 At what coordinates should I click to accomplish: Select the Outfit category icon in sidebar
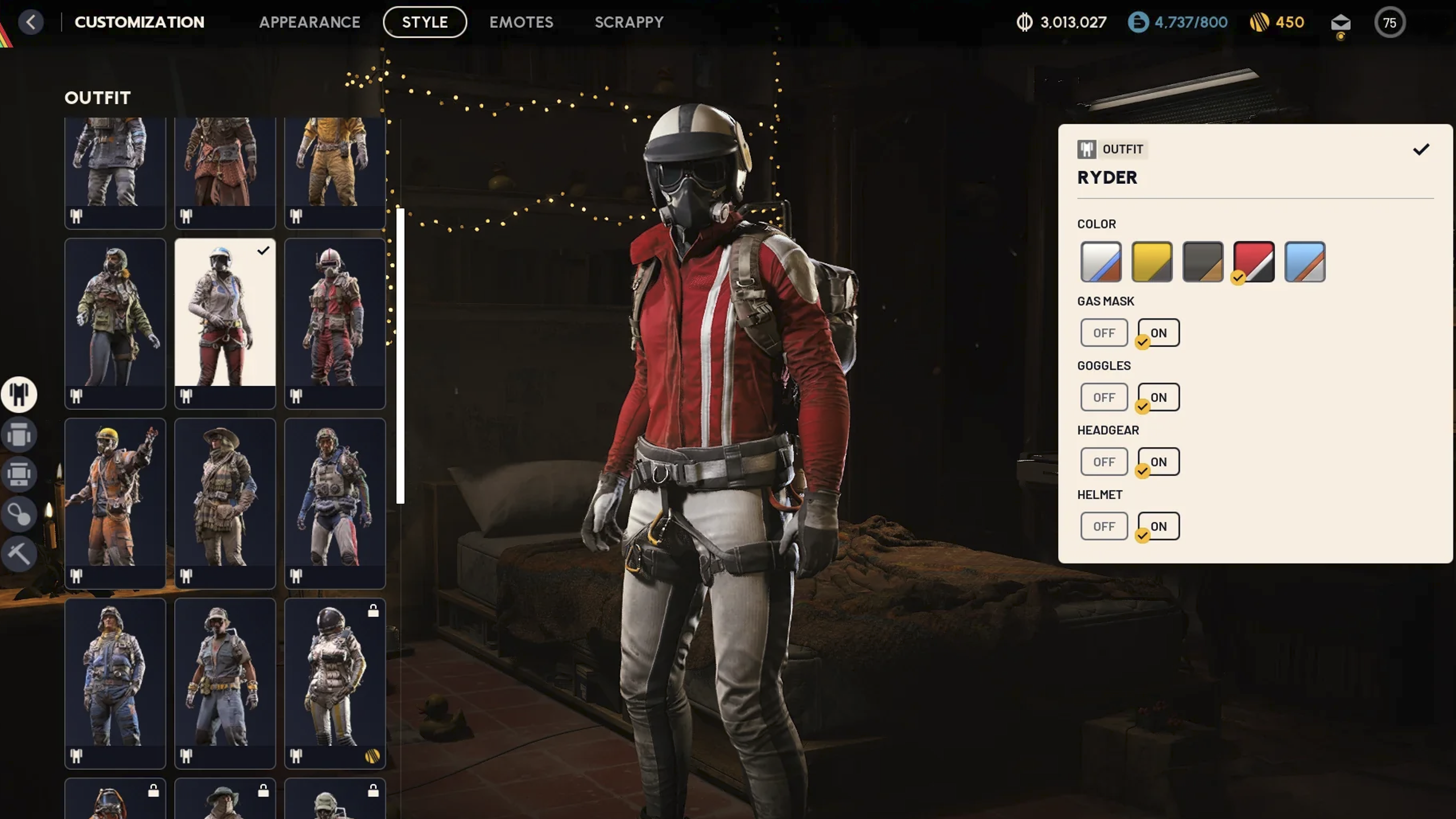click(x=19, y=394)
